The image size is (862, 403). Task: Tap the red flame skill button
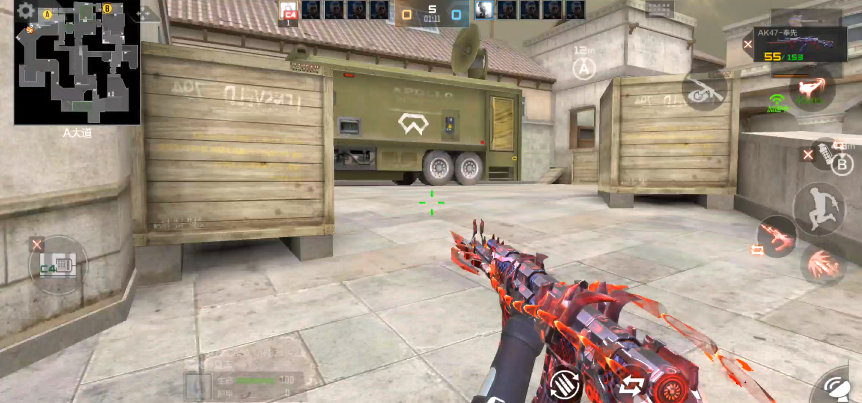[x=812, y=88]
